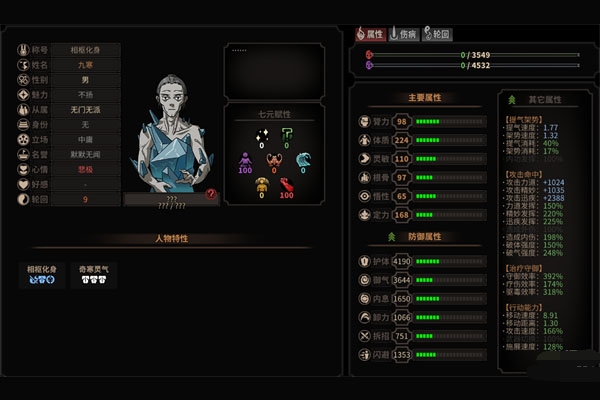Select the 相枢化身 character trait
This screenshot has width=600, height=400.
pyautogui.click(x=42, y=276)
